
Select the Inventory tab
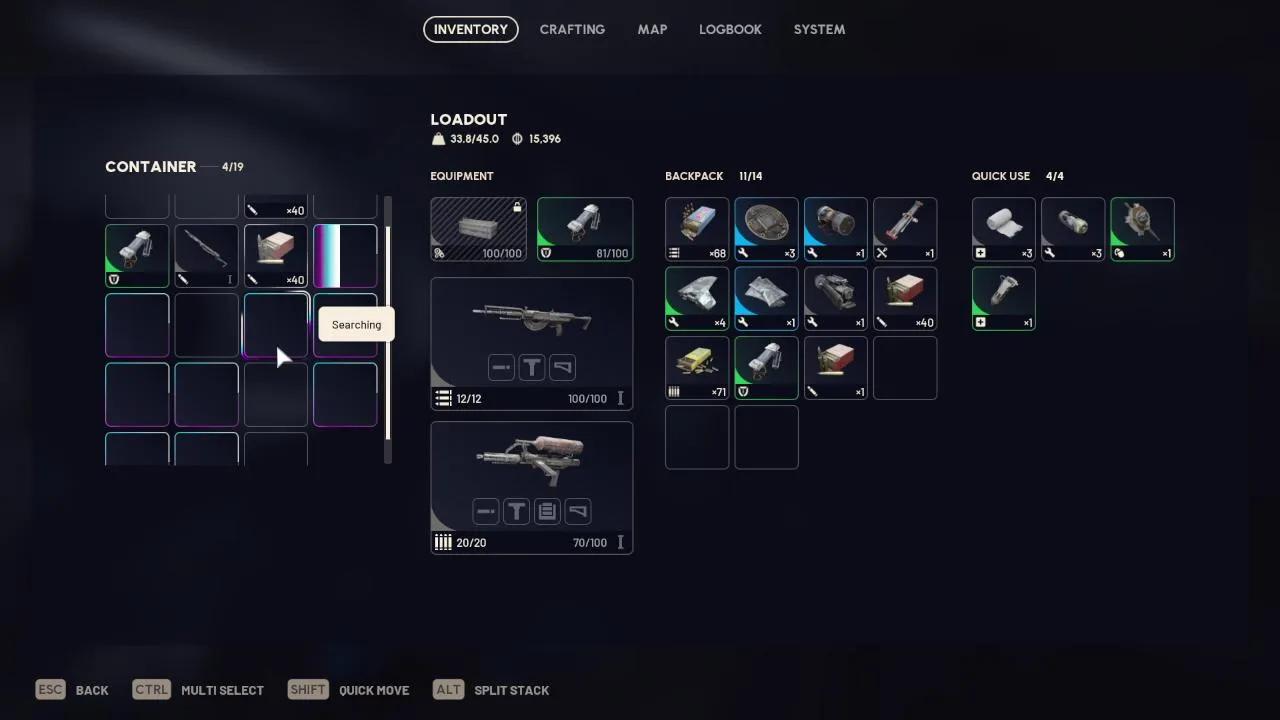[471, 29]
